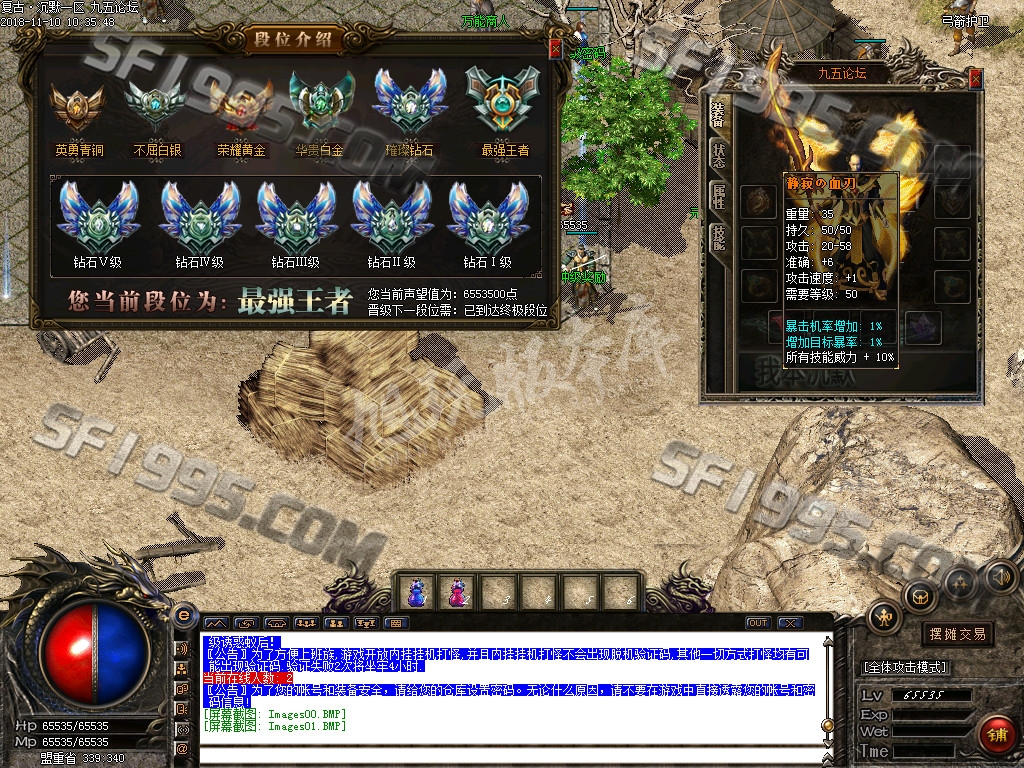Close the 段位介绍 rank window

tap(556, 49)
